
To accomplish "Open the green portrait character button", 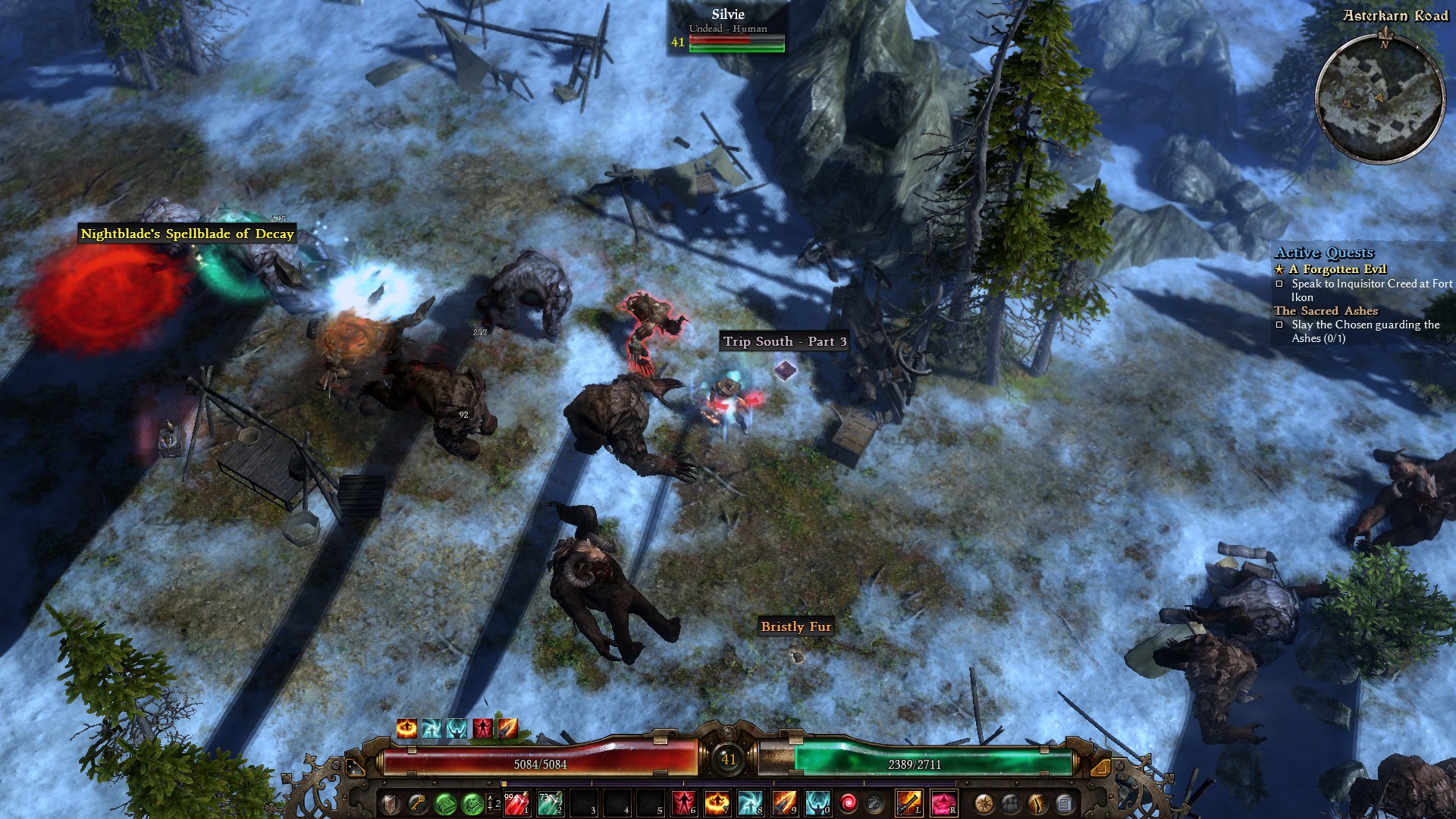I will click(x=471, y=802).
